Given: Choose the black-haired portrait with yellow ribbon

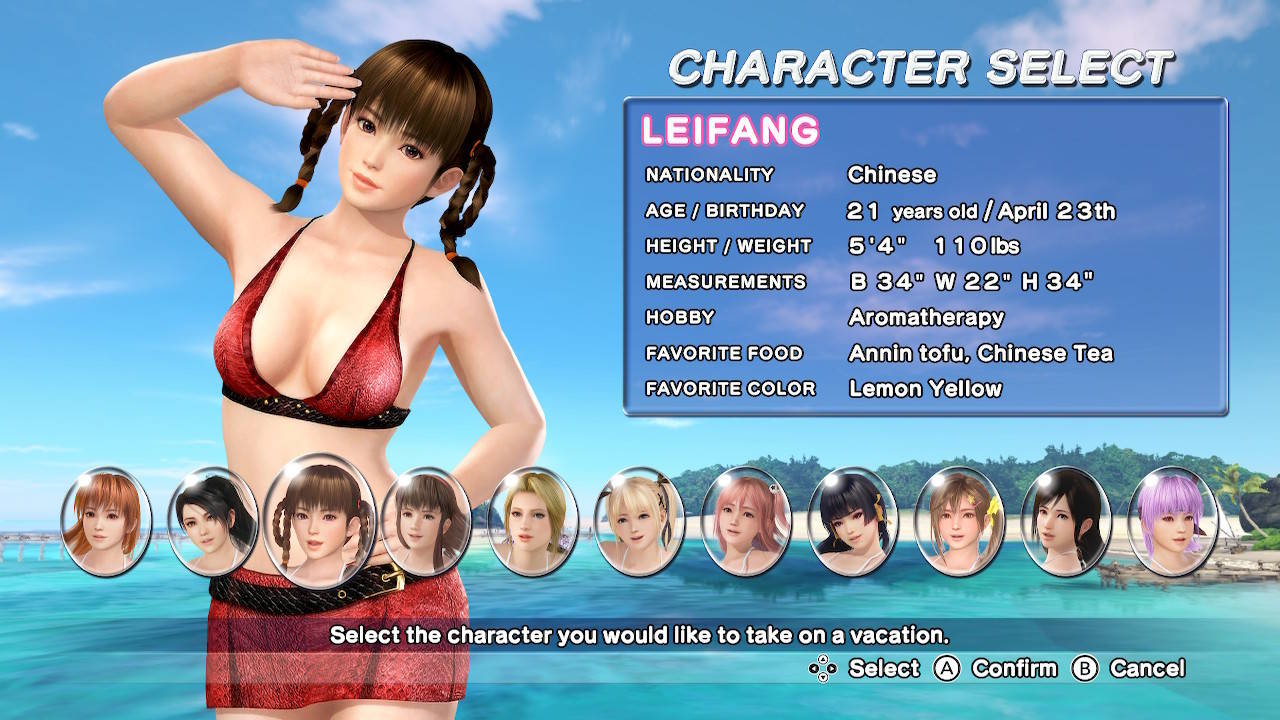Looking at the screenshot, I should click(x=852, y=521).
